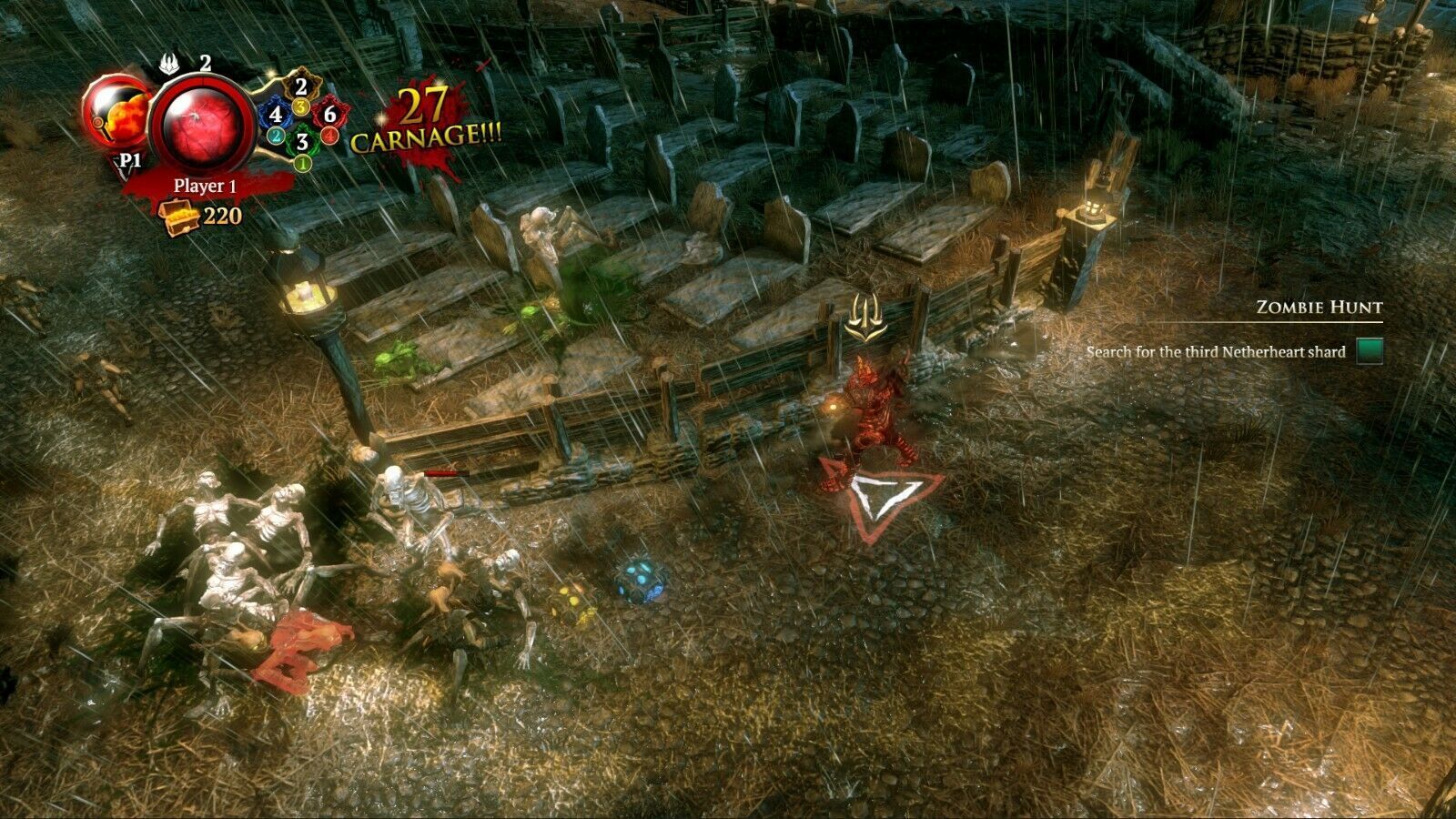The width and height of the screenshot is (1456, 819).
Task: Select the green gem showing 3
Action: pos(302,143)
